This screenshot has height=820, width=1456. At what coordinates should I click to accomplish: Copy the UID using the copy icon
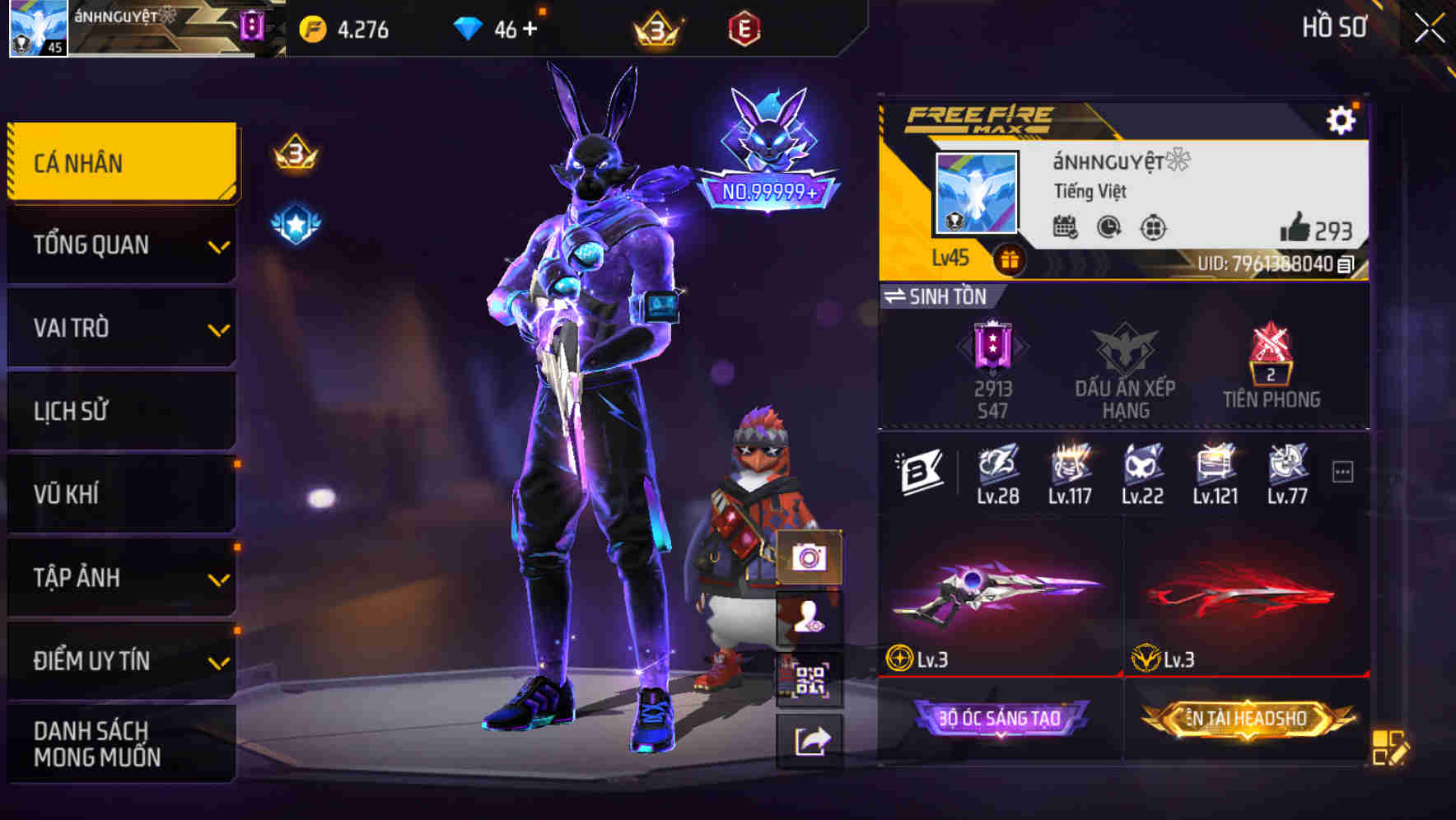click(x=1344, y=264)
